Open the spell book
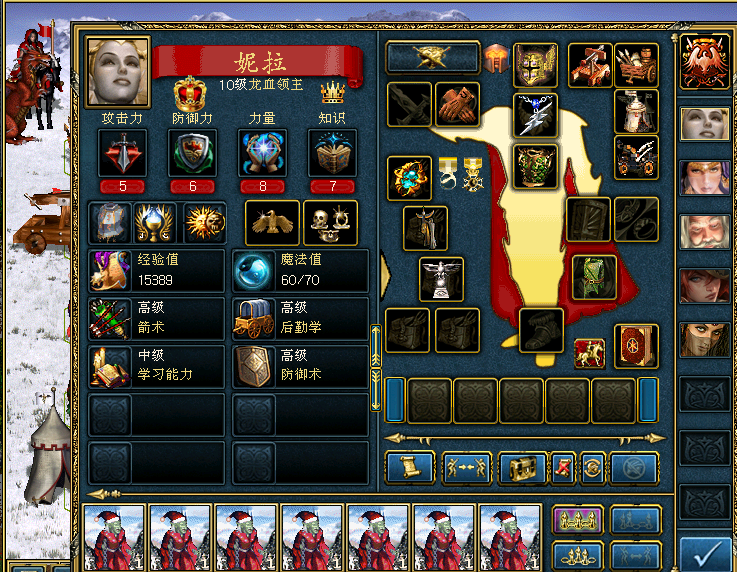 point(636,345)
